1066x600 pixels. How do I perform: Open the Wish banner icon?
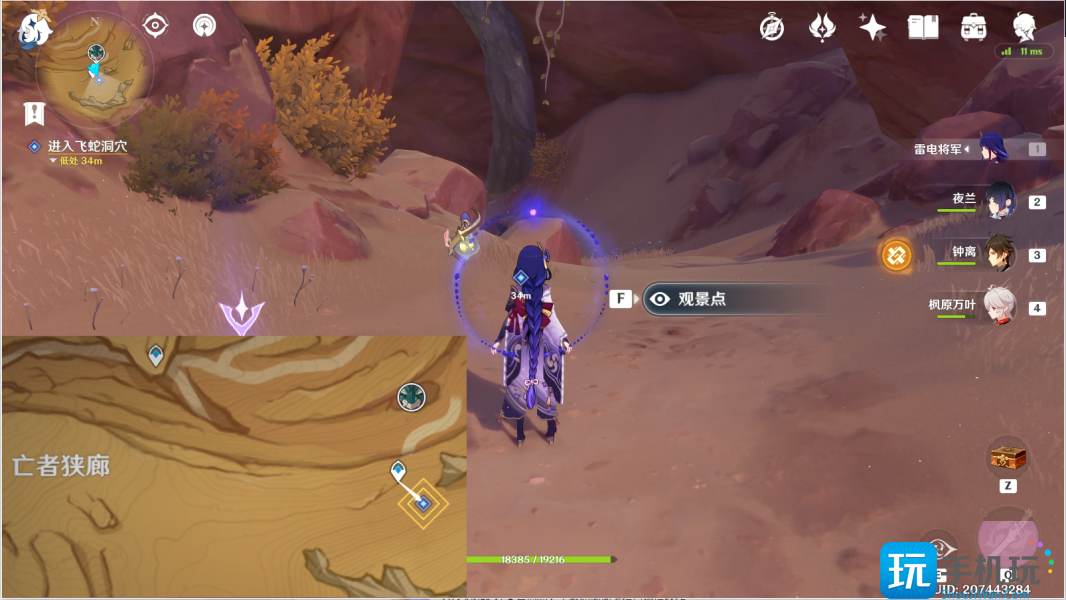click(x=822, y=27)
